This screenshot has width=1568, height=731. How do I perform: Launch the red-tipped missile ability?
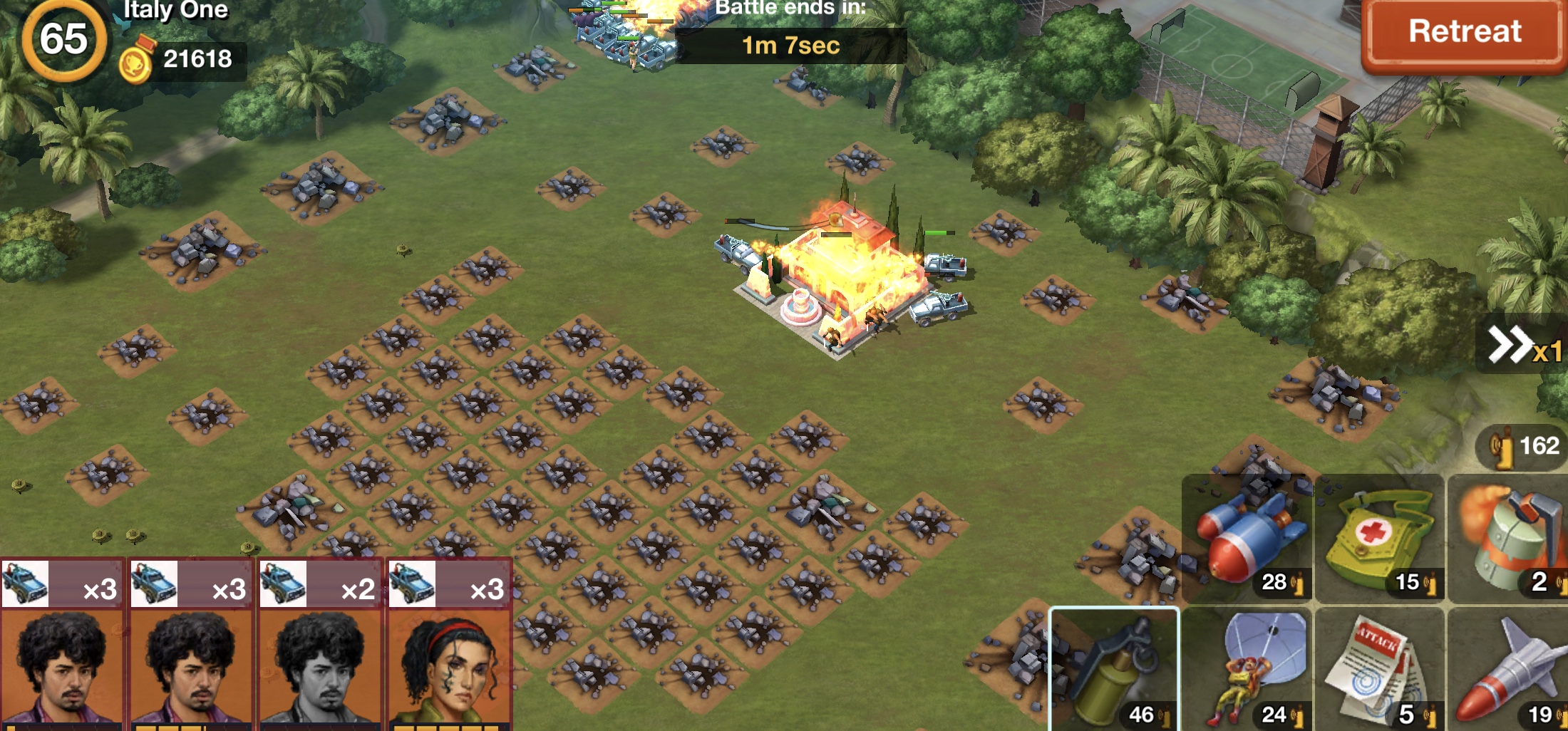point(1508,670)
